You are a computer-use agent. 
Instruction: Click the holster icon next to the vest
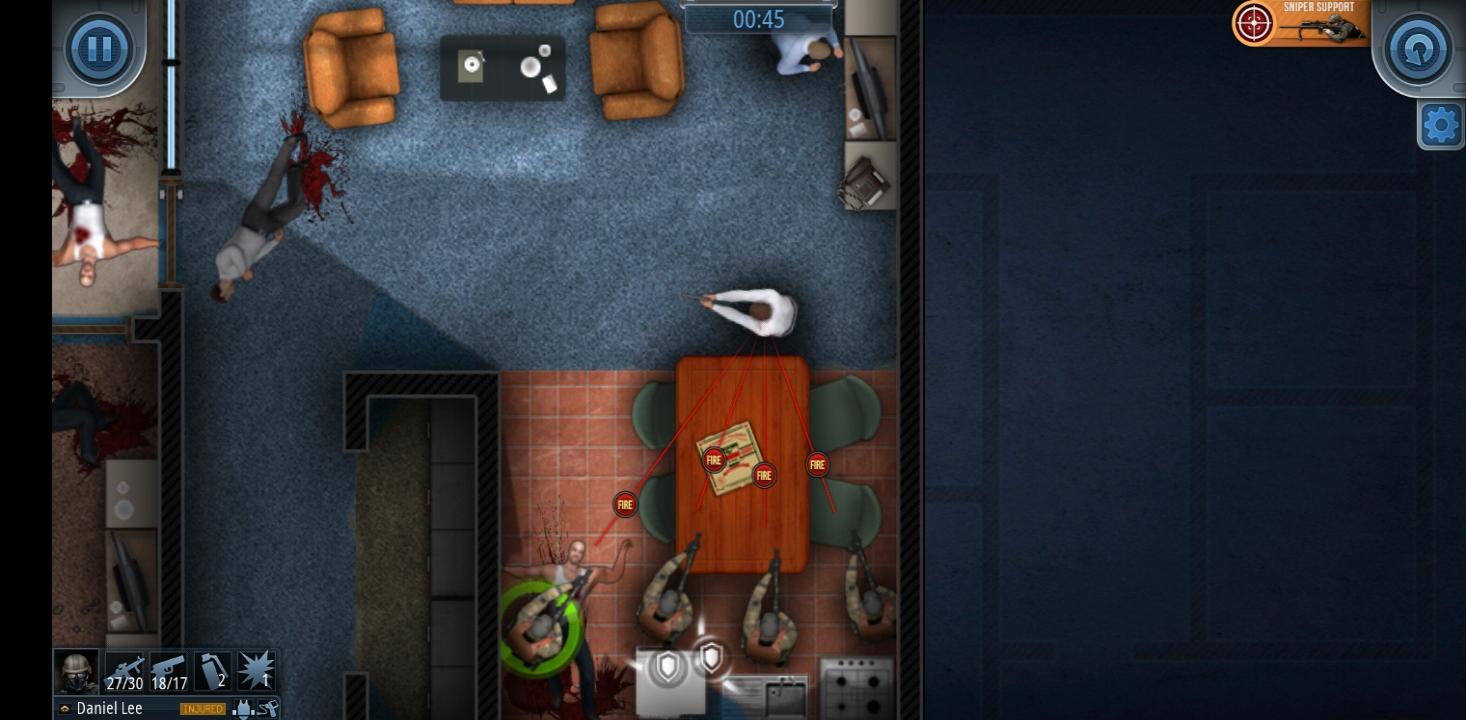pyautogui.click(x=266, y=708)
